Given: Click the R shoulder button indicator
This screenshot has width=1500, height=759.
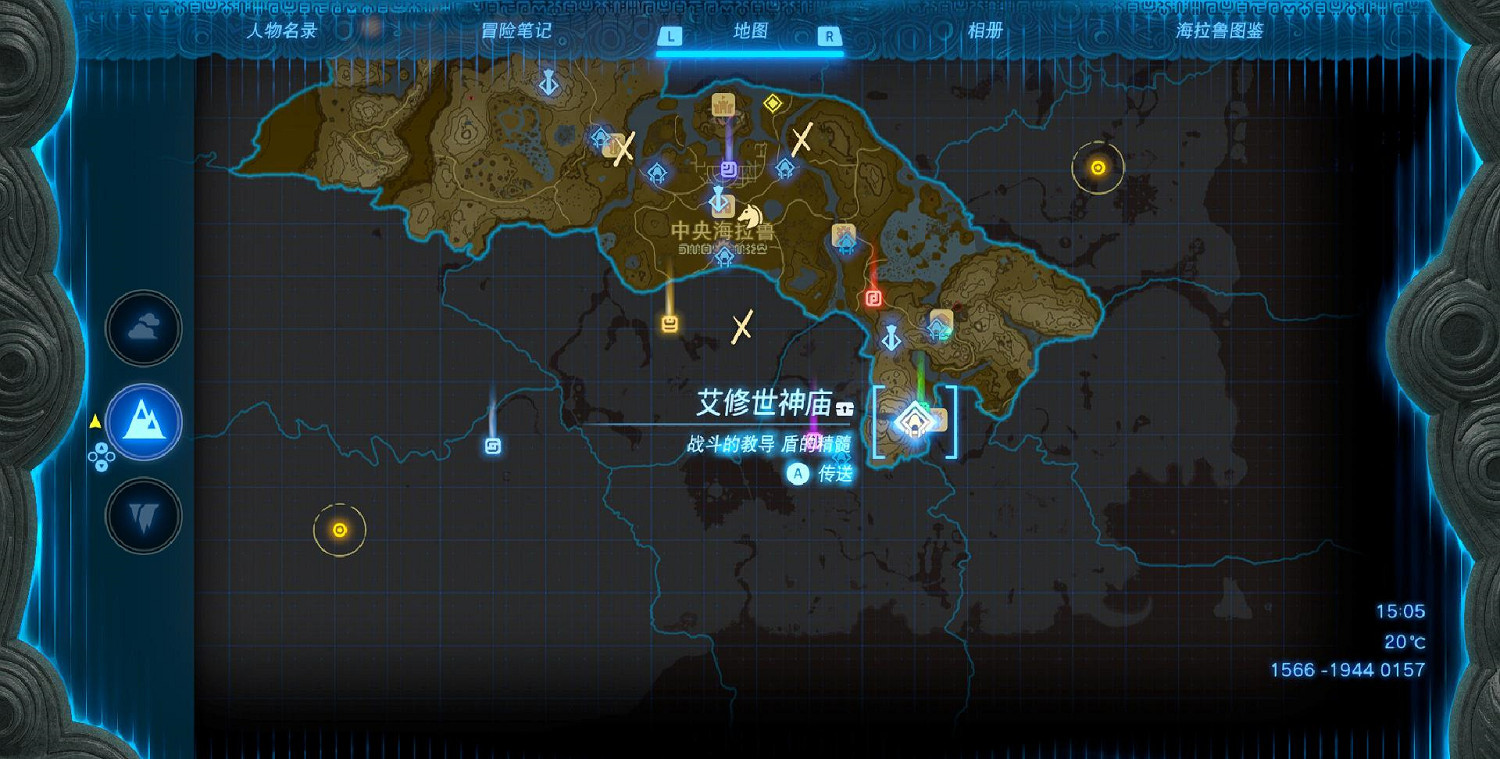Looking at the screenshot, I should coord(830,34).
